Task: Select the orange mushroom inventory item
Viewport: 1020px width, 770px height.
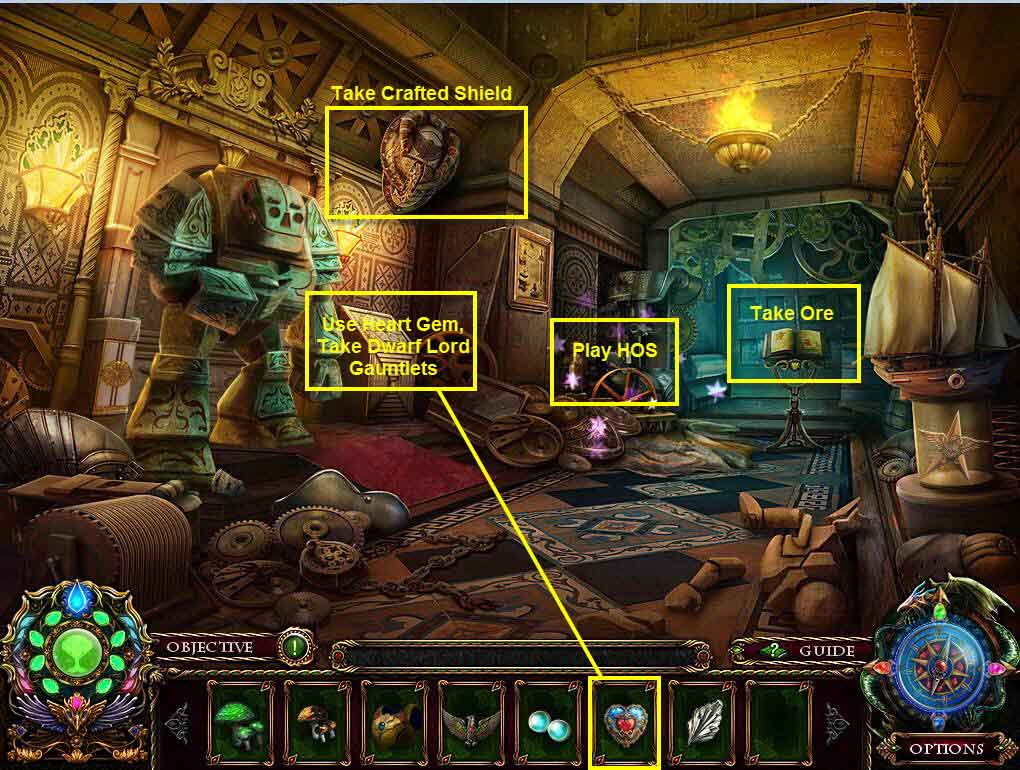Action: (316, 720)
